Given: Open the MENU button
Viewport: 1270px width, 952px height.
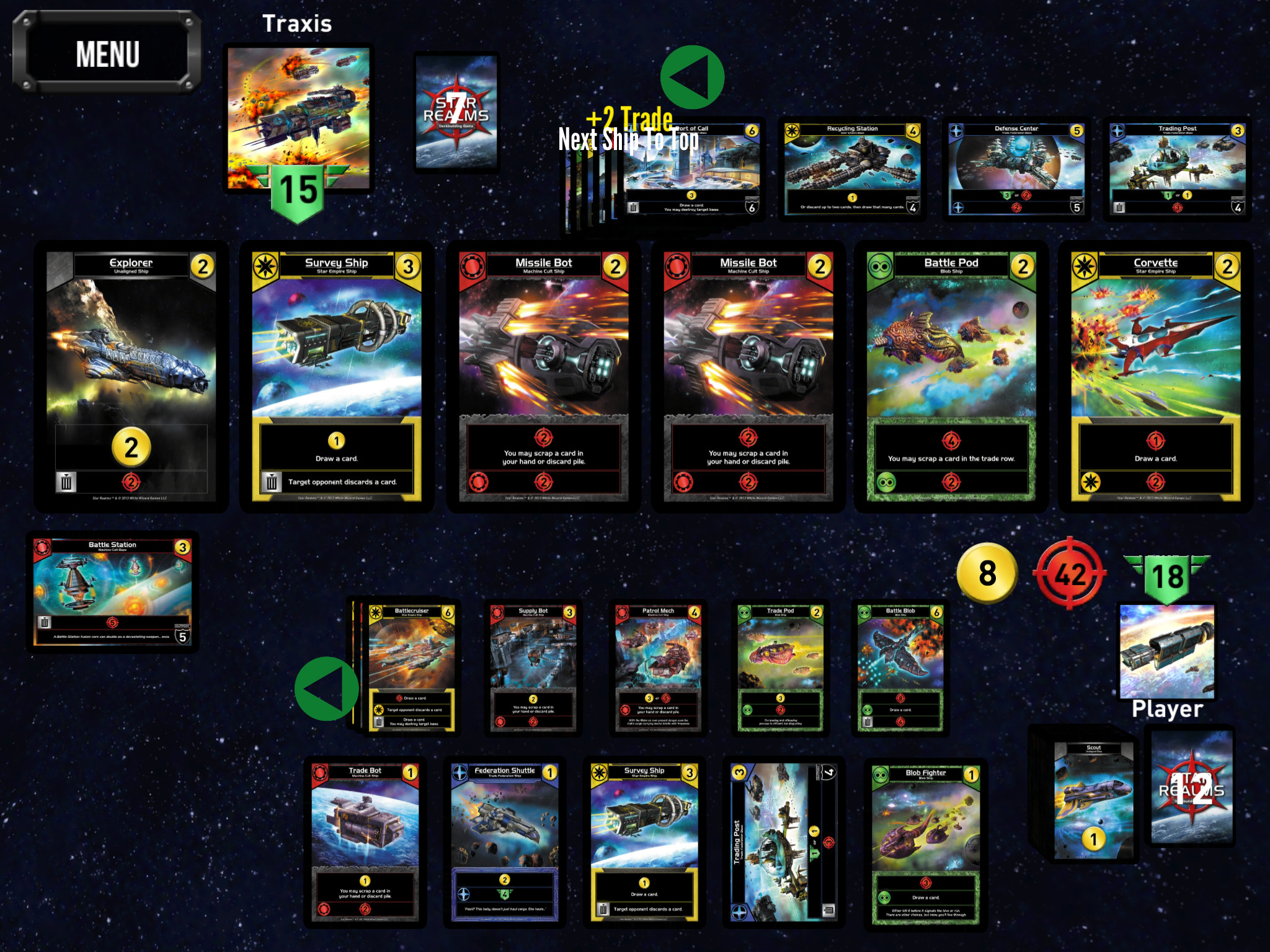Looking at the screenshot, I should point(107,54).
